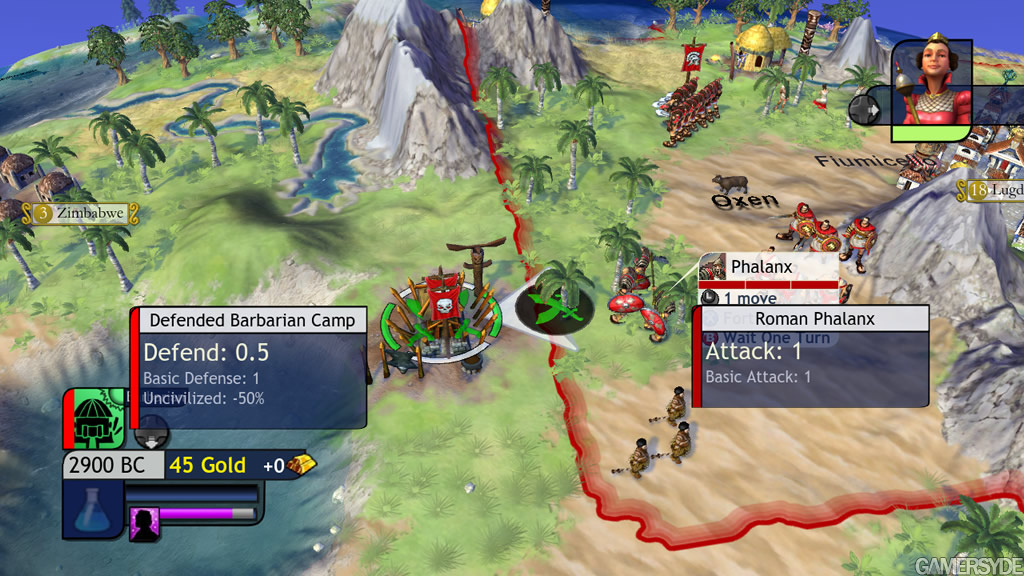Click the red-robed leader portrait
The height and width of the screenshot is (576, 1024).
coord(929,82)
